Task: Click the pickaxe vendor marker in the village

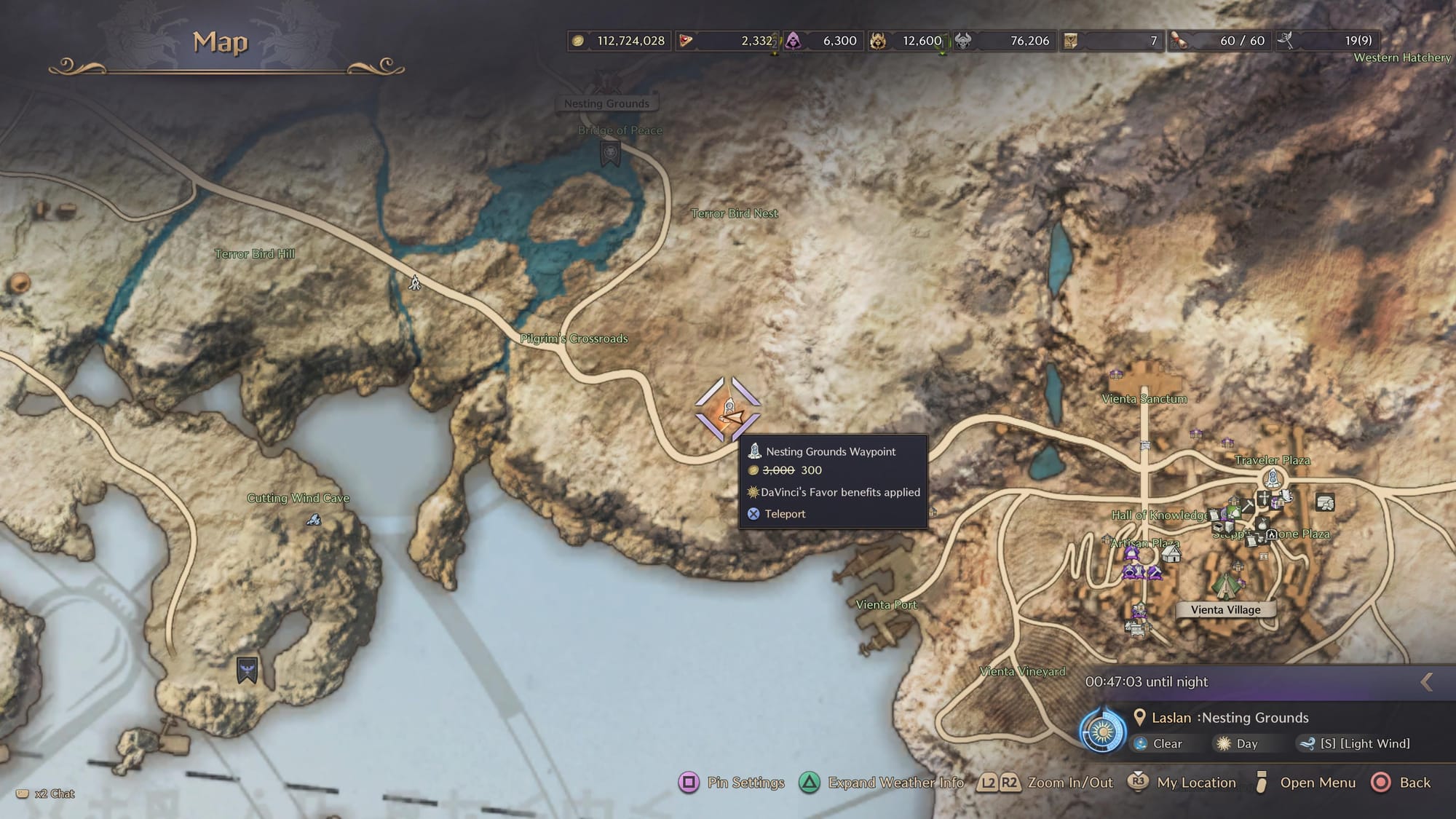Action: pyautogui.click(x=1246, y=505)
